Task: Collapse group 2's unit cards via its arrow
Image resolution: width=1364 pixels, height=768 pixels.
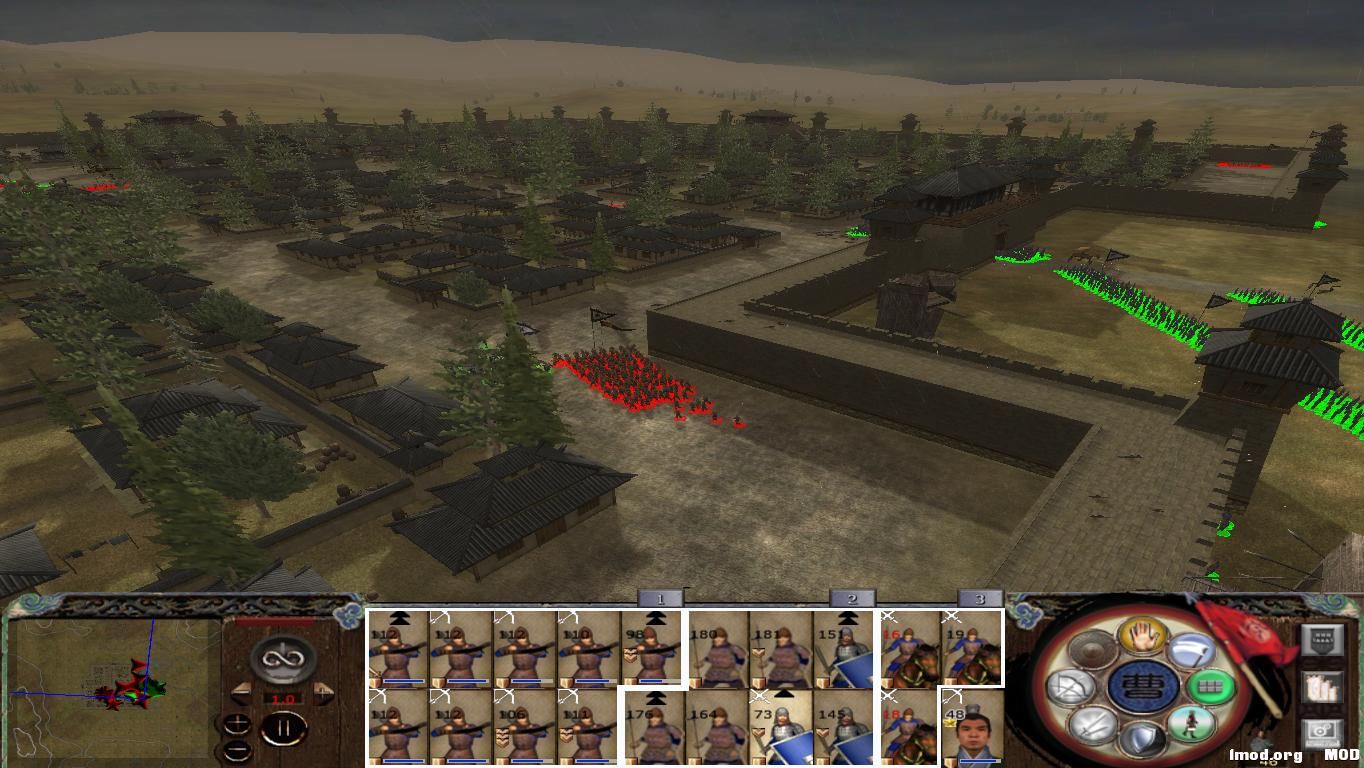Action: point(847,619)
